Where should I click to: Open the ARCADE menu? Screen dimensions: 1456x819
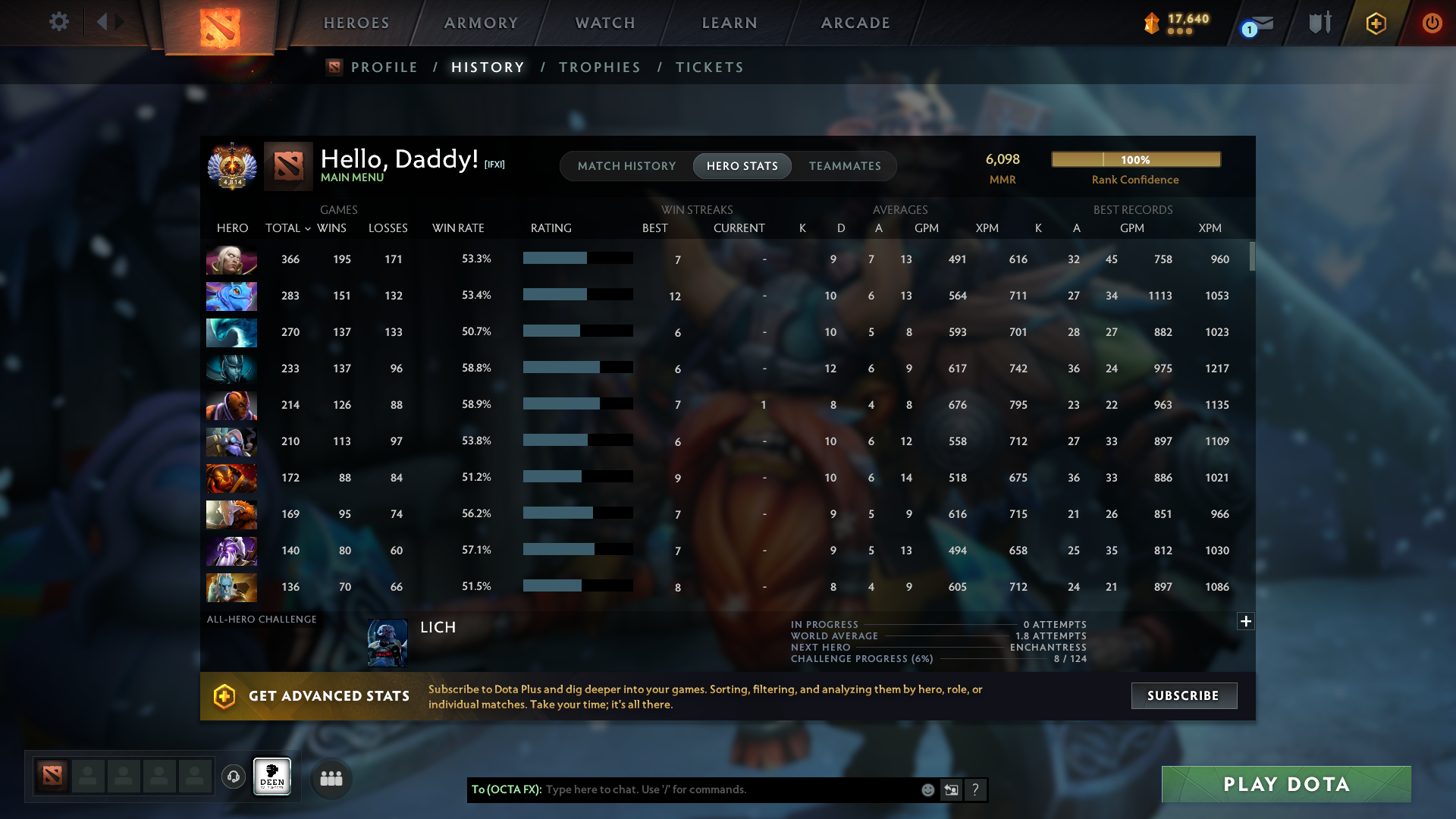(x=855, y=23)
